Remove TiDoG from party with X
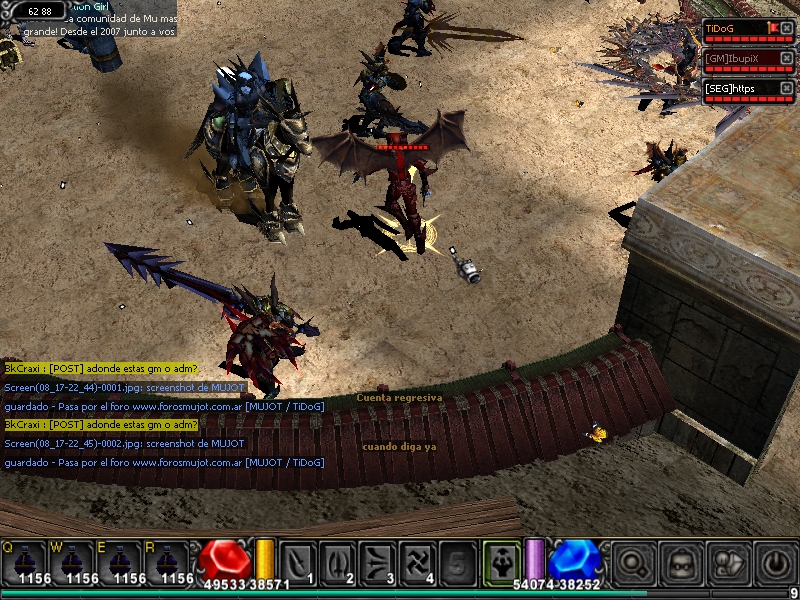800x600 pixels. click(x=788, y=28)
